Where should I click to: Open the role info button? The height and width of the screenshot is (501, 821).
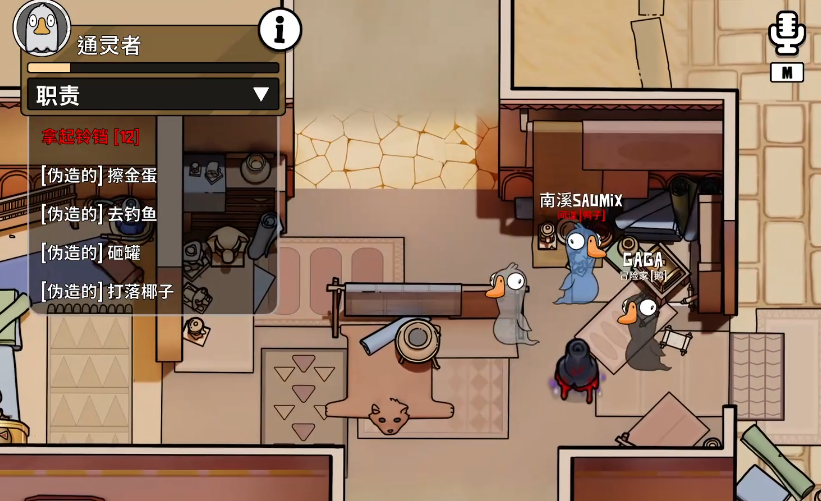coord(280,30)
